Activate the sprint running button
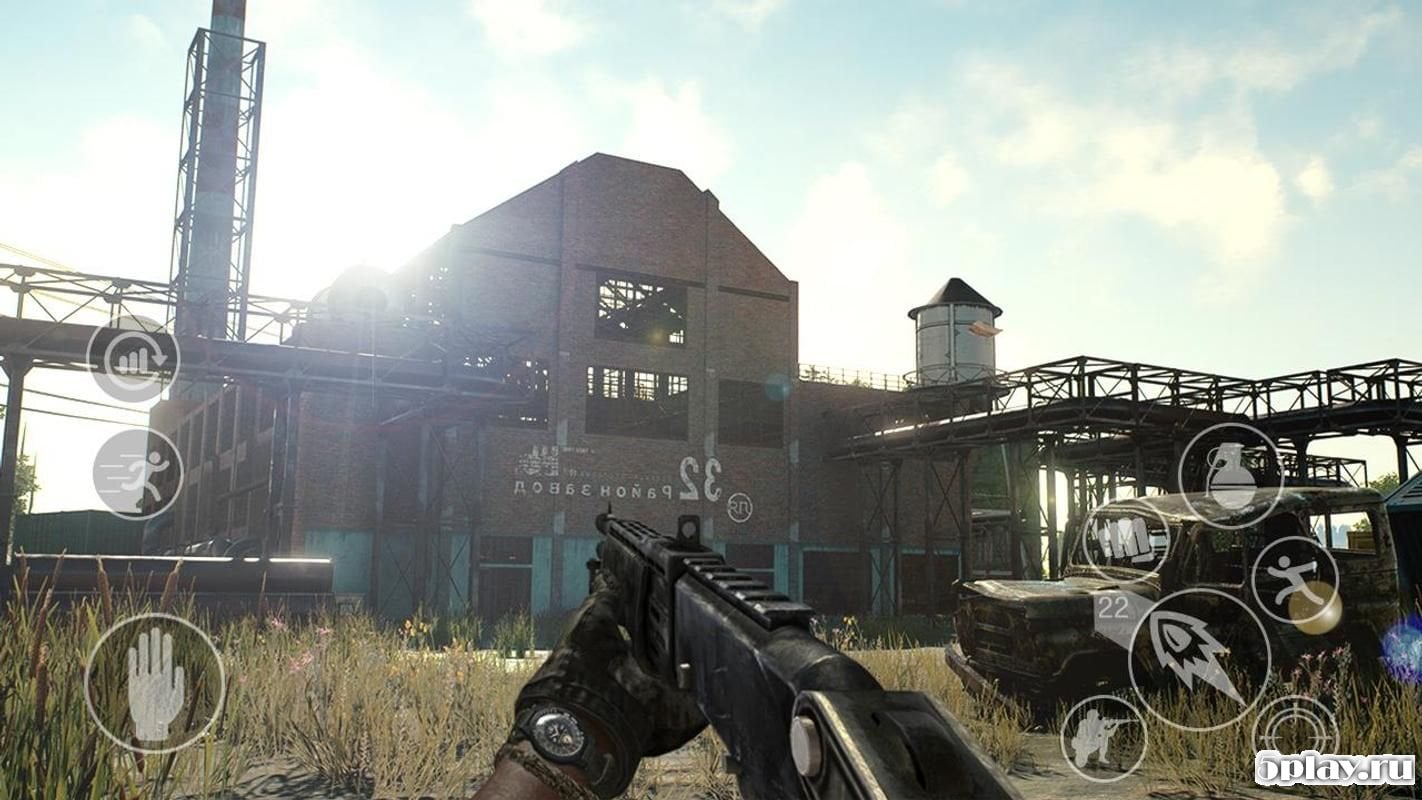Viewport: 1422px width, 800px height. [x=138, y=473]
